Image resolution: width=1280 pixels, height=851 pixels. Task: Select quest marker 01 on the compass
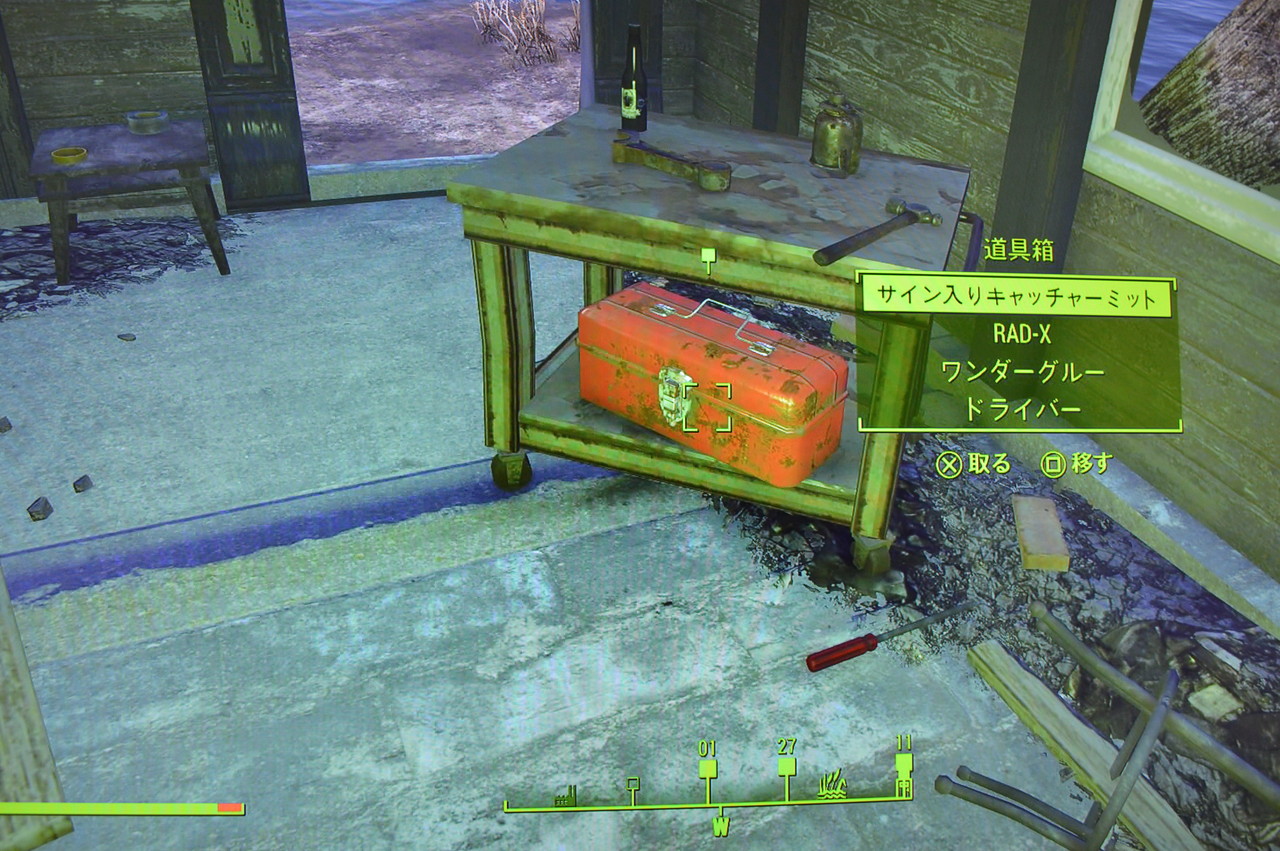point(707,765)
